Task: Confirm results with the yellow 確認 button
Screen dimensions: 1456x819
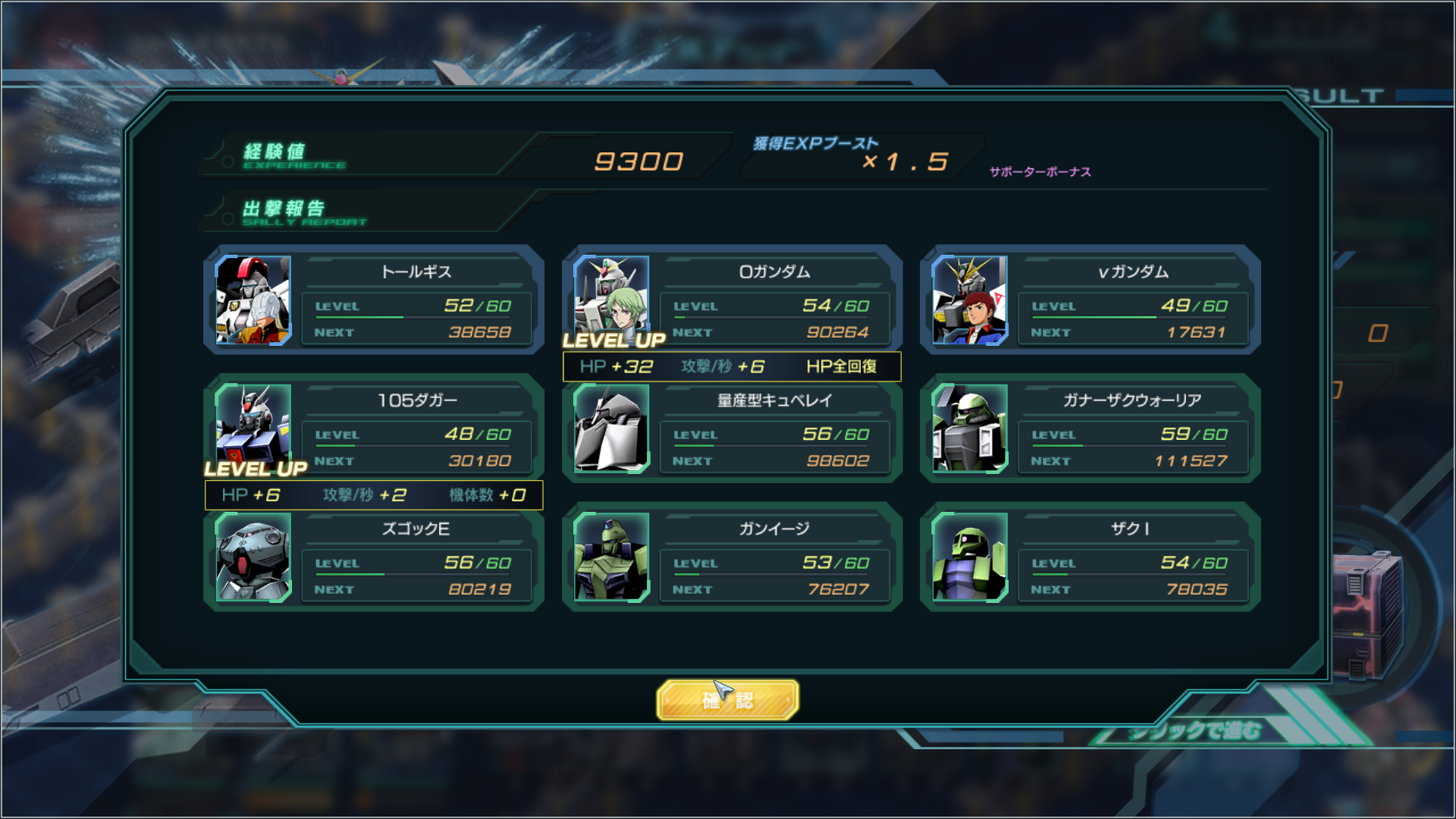Action: point(727,699)
